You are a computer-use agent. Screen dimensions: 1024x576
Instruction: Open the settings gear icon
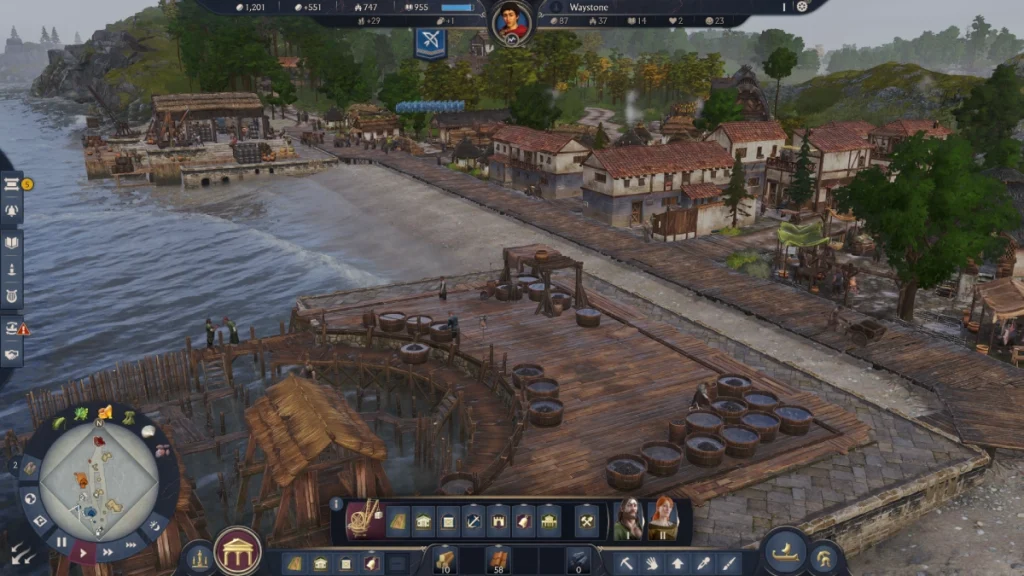pyautogui.click(x=801, y=6)
